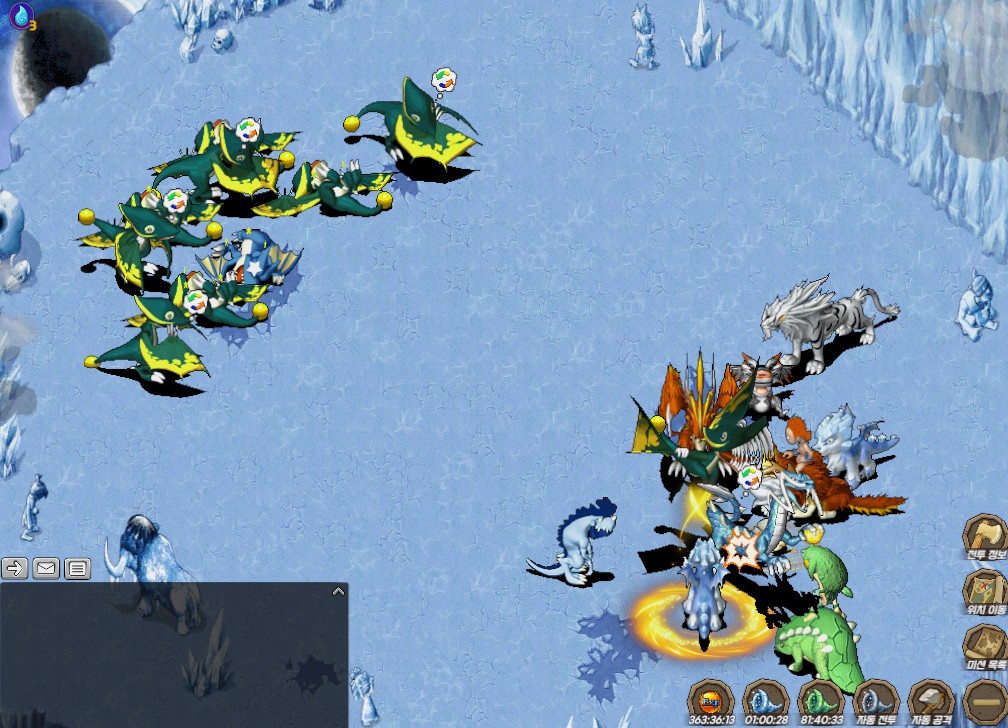The height and width of the screenshot is (728, 1008).
Task: Show the 미션 목록 mission list scroll
Action: [x=984, y=646]
